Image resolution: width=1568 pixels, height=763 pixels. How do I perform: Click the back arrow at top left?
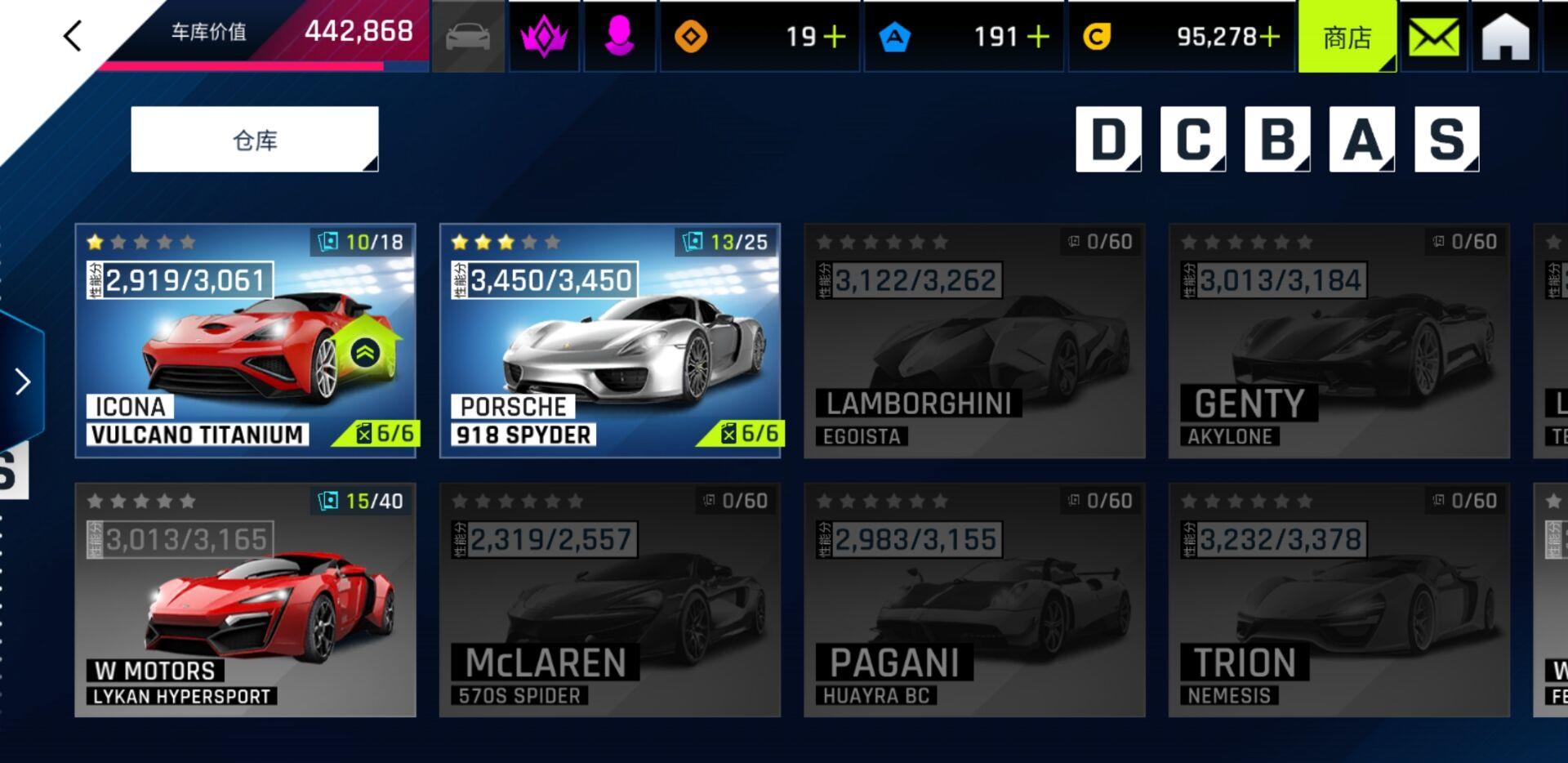pyautogui.click(x=73, y=36)
